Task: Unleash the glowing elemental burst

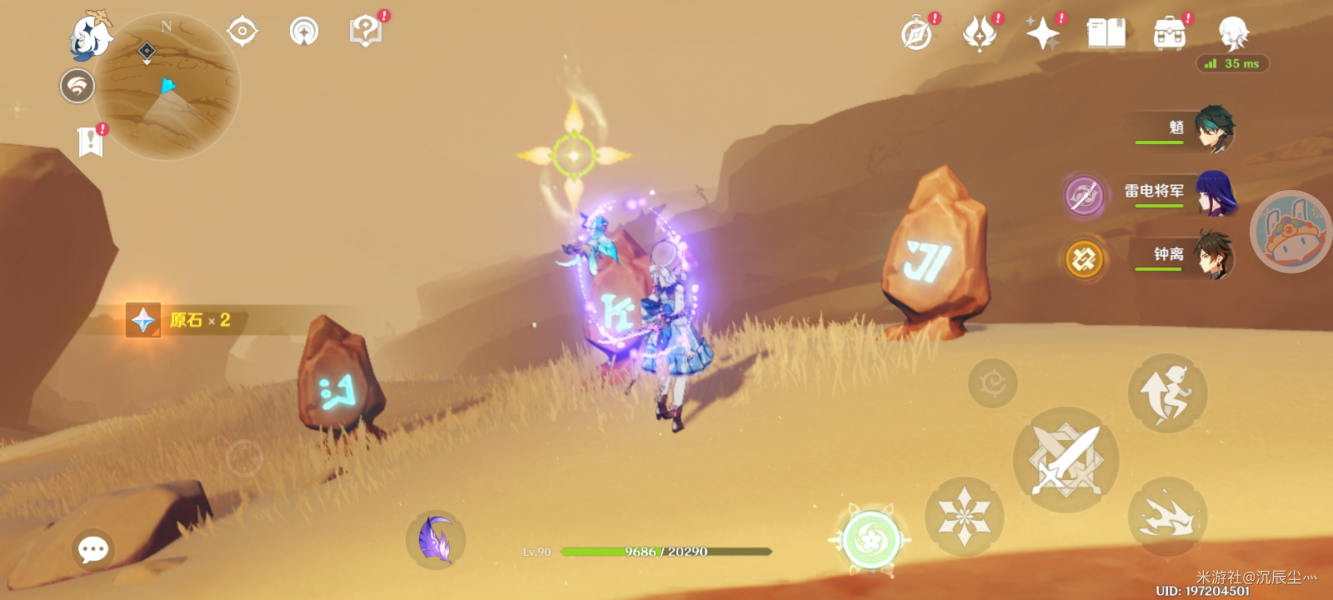Action: click(x=871, y=540)
